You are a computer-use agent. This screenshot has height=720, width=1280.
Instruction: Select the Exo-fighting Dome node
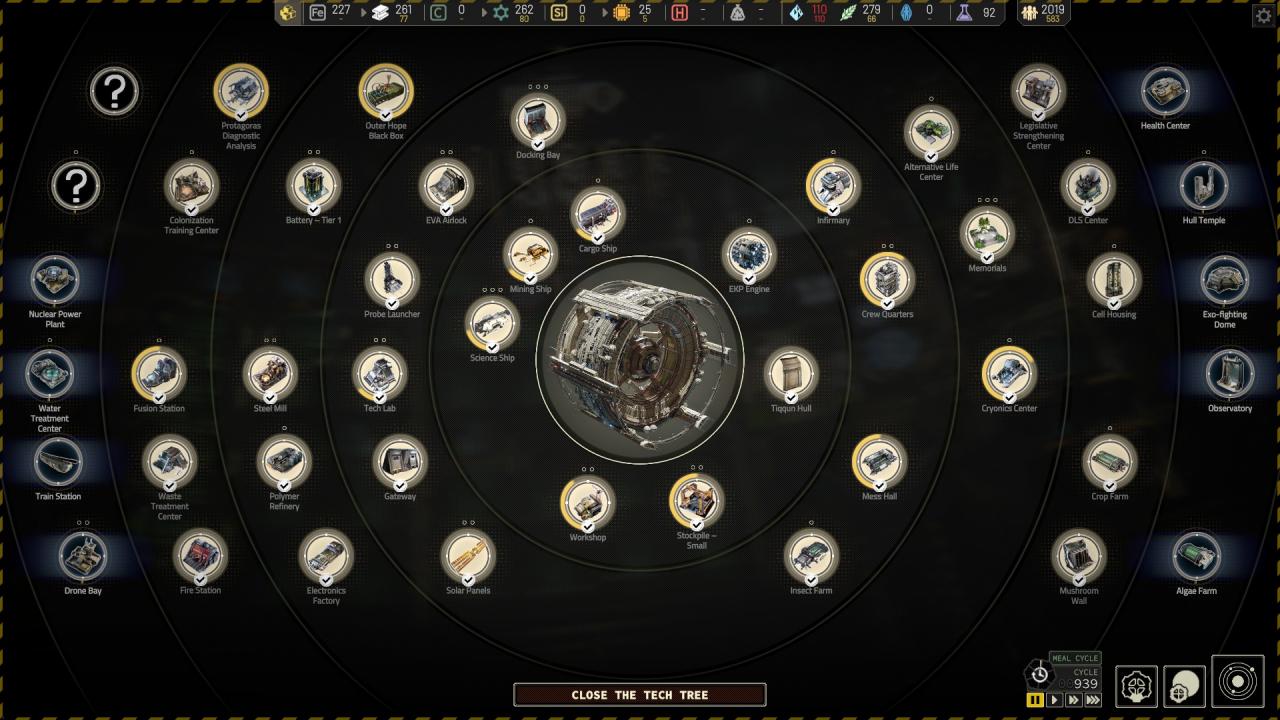1224,280
